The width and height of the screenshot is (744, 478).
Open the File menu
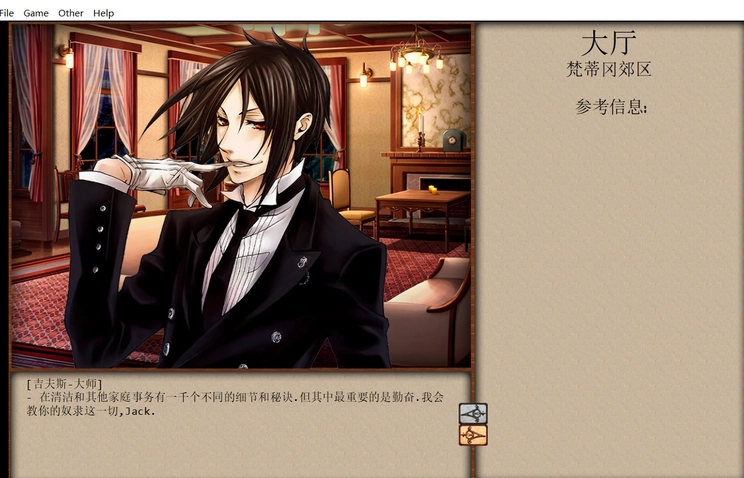(x=7, y=13)
